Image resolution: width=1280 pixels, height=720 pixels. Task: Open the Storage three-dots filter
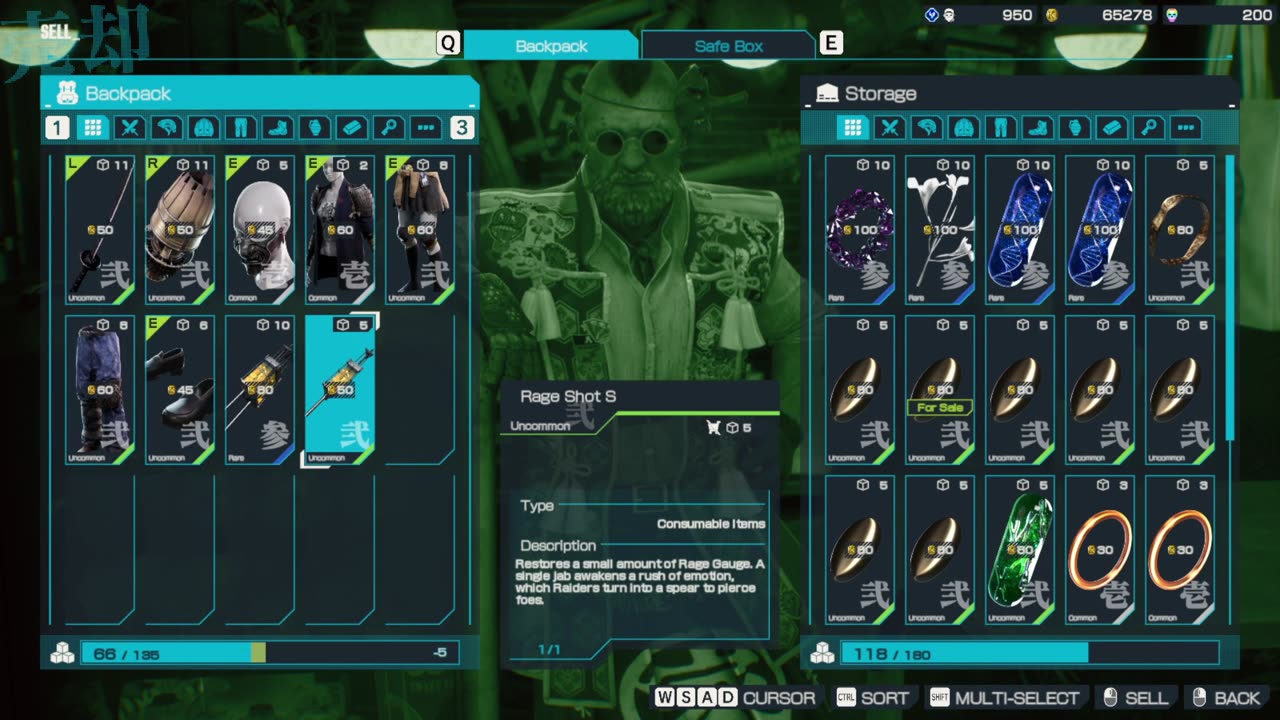point(1186,128)
